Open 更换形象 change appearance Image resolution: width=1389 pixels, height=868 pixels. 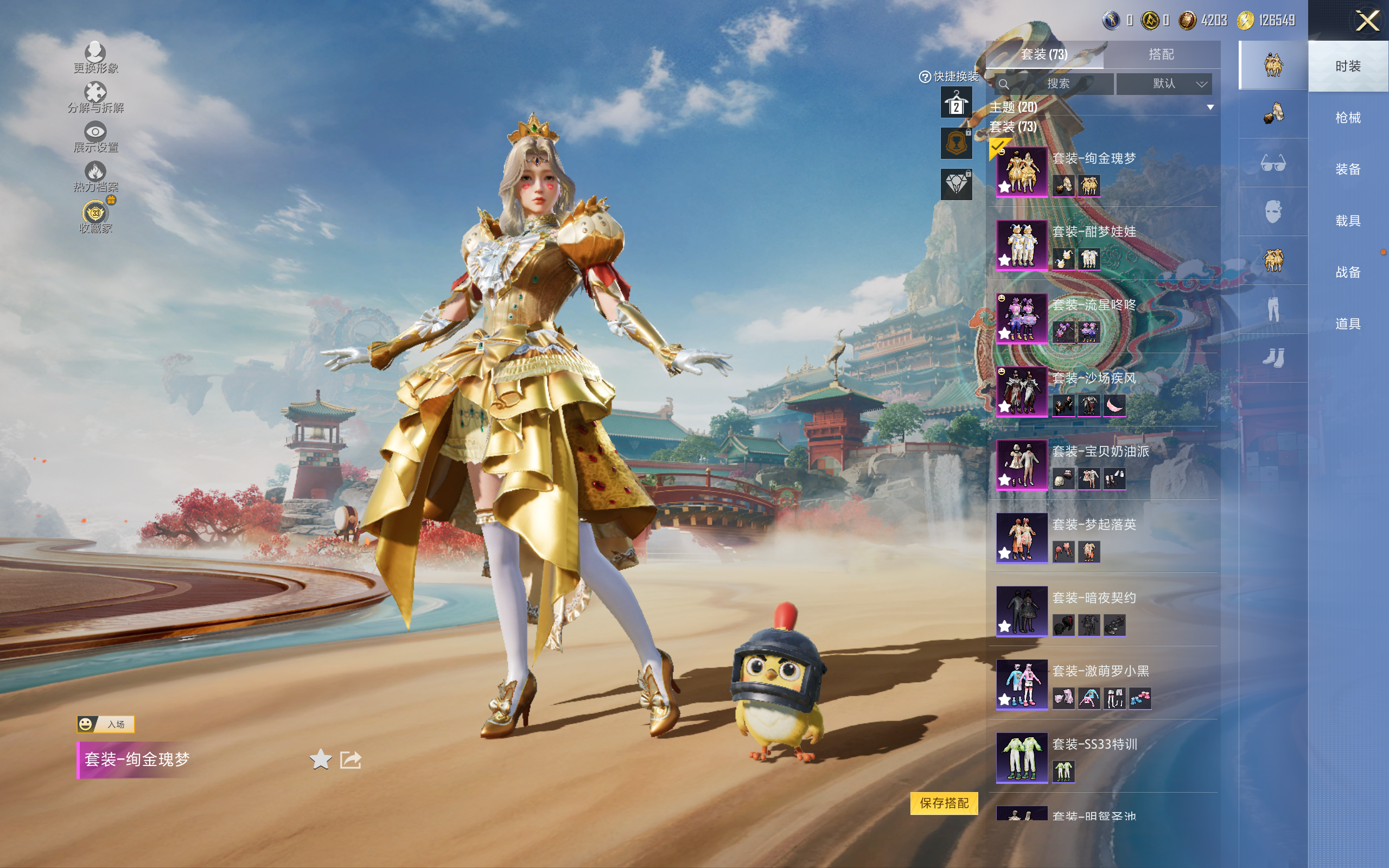coord(95,58)
